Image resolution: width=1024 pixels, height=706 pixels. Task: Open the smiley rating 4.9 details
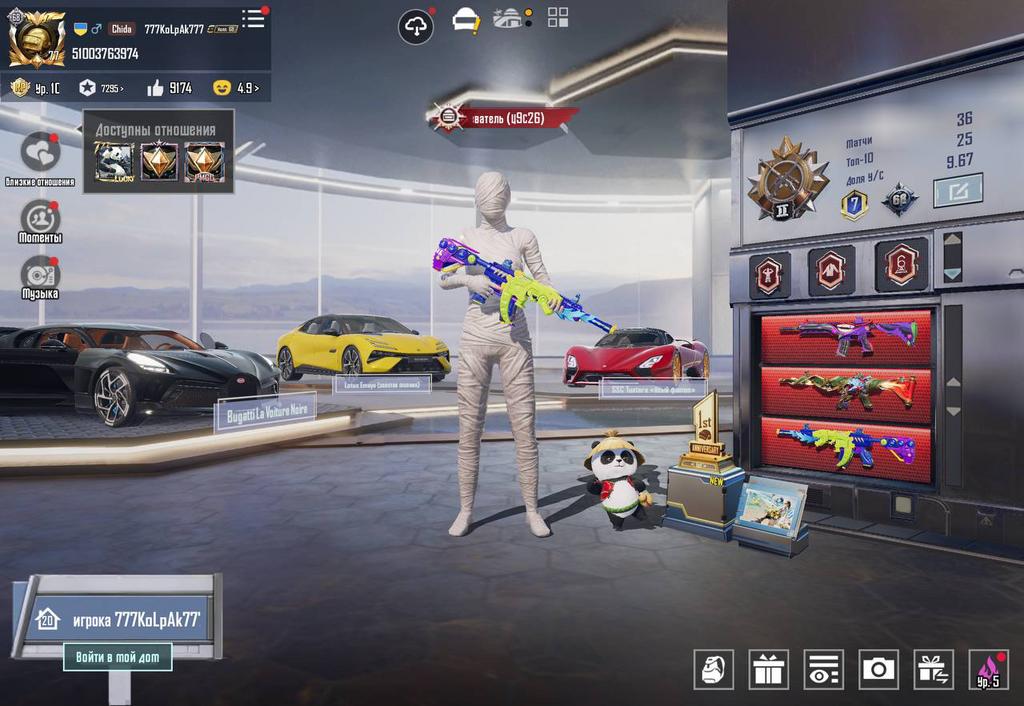coord(237,88)
